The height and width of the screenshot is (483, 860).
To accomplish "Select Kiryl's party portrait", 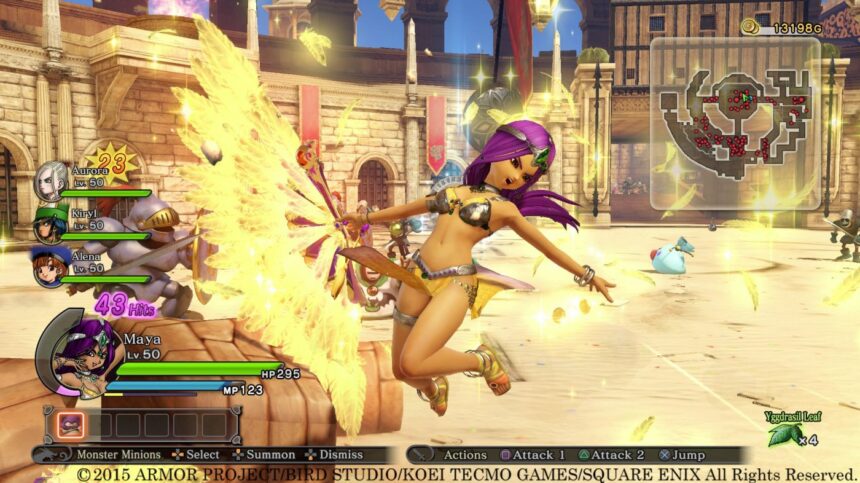I will (x=49, y=225).
